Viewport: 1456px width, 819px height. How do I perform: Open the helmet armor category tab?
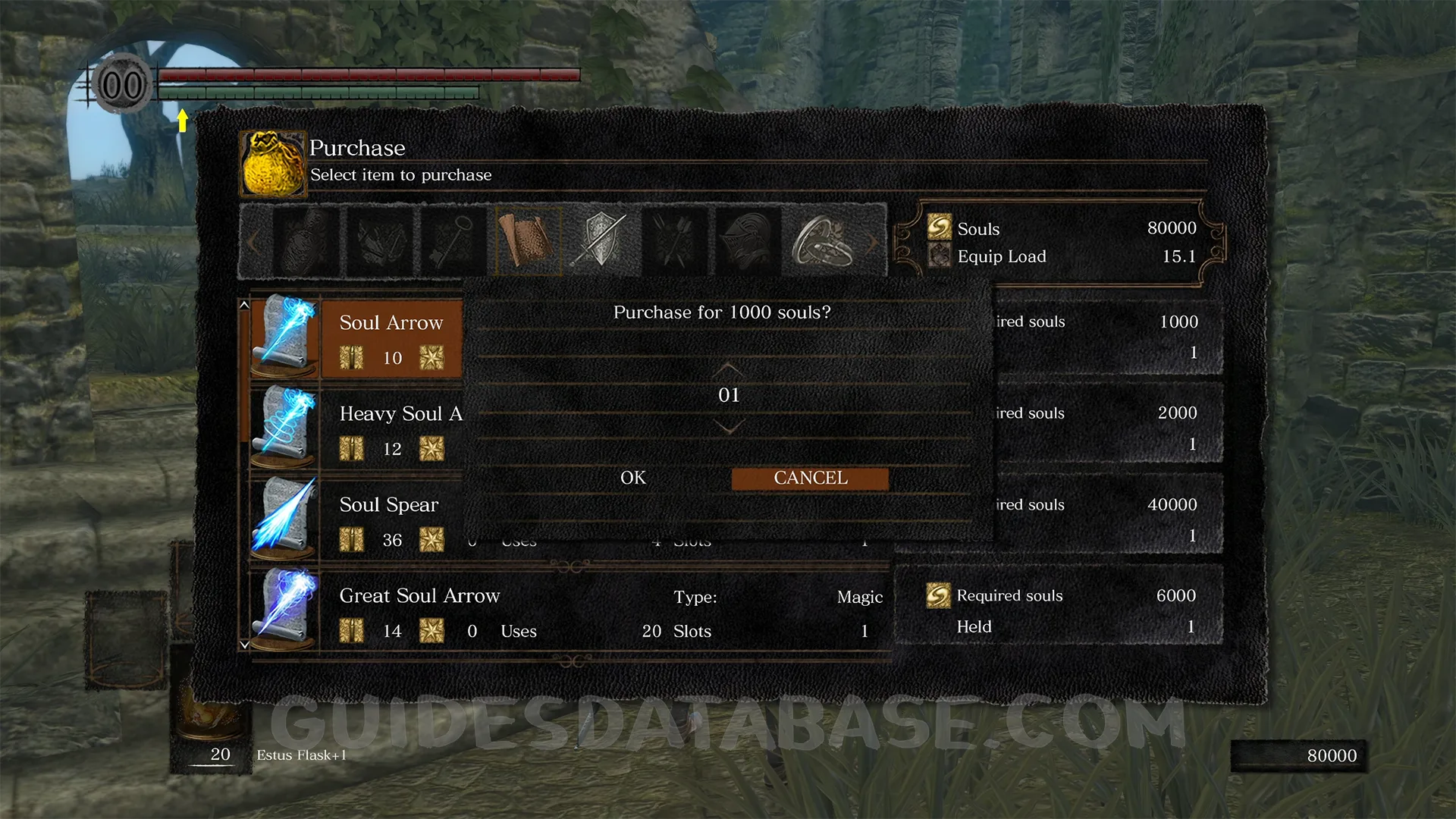[x=748, y=241]
